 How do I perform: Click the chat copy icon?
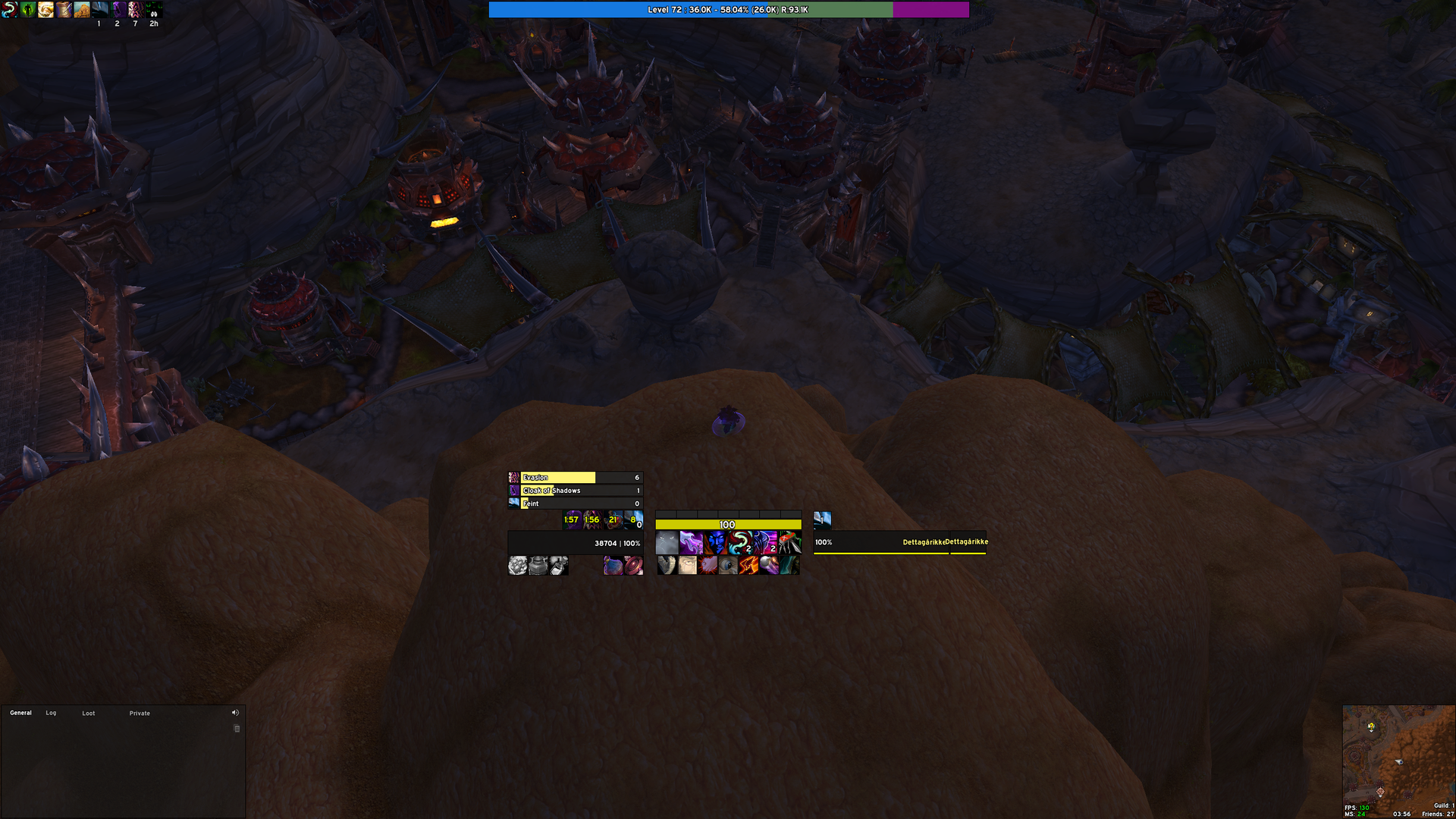tap(237, 729)
